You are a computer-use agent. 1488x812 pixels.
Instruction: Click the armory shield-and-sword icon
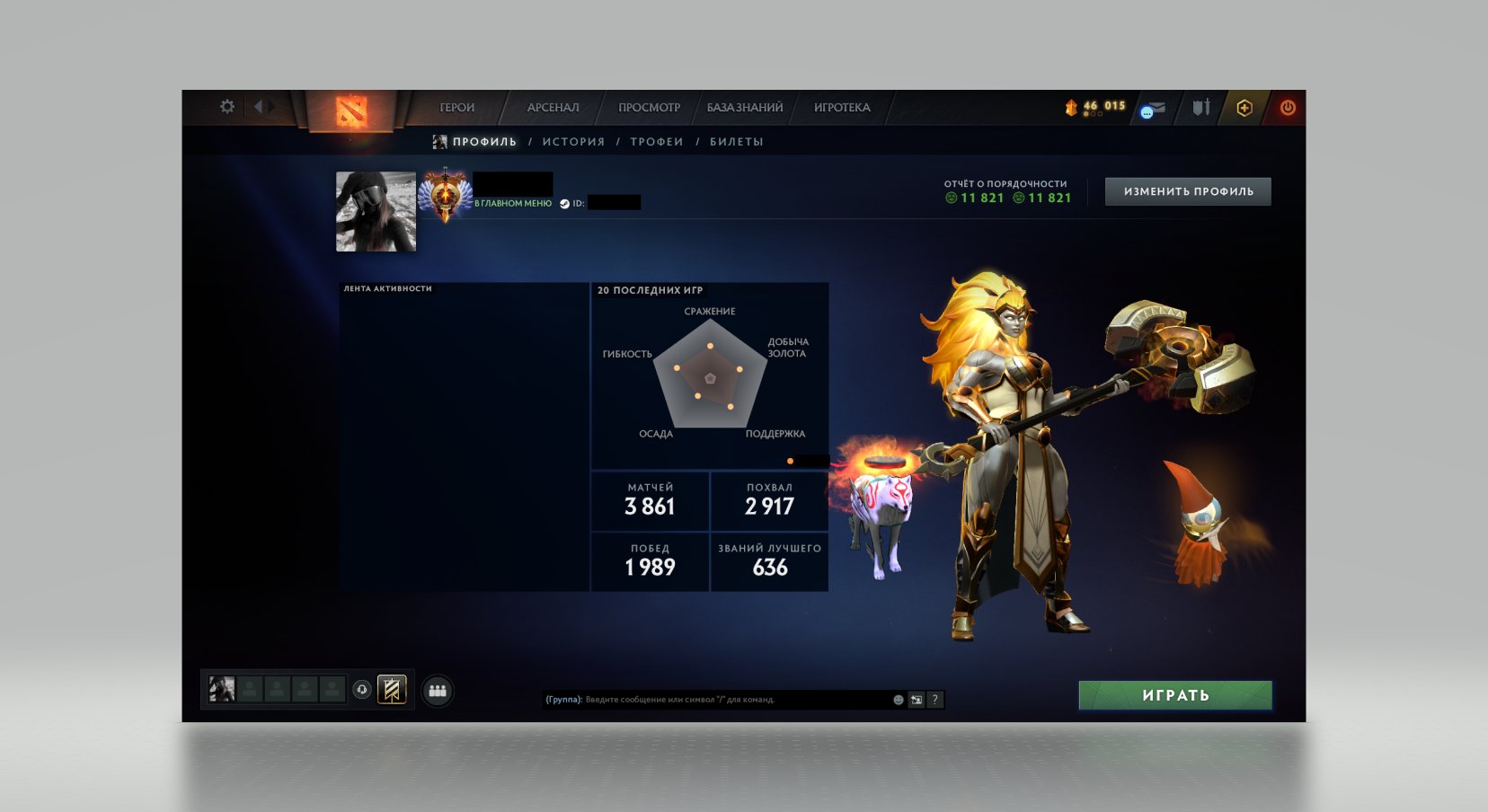1202,107
